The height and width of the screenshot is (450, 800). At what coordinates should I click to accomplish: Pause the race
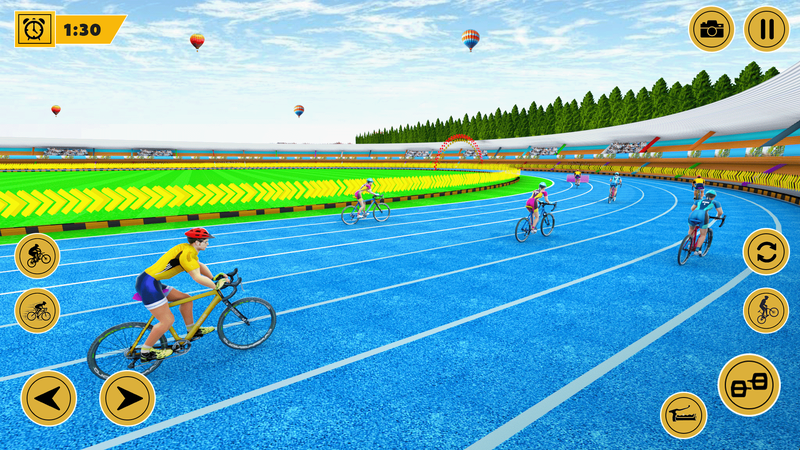(766, 29)
